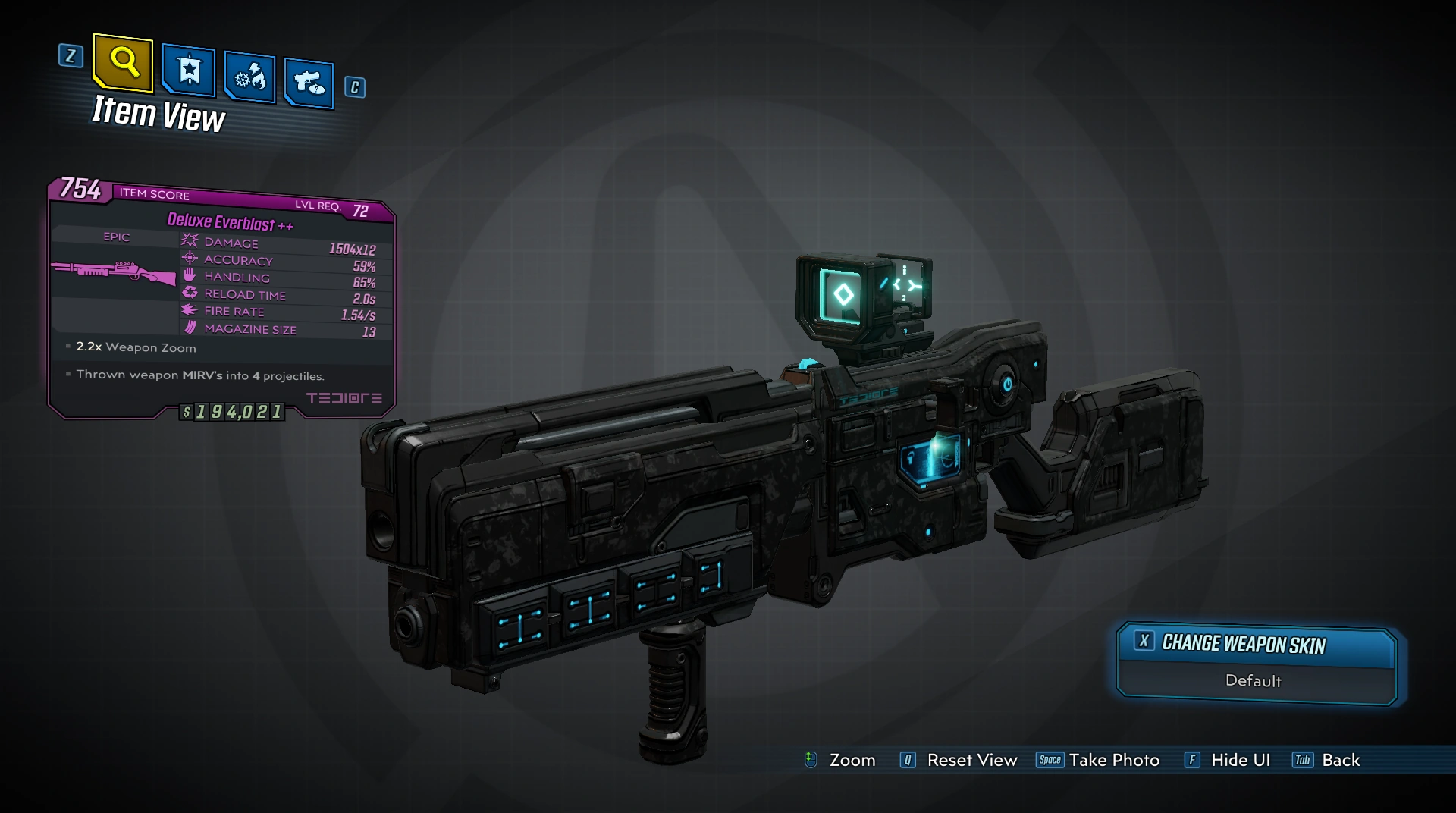This screenshot has height=813, width=1456.
Task: Switch to the star banner tab
Action: click(189, 71)
